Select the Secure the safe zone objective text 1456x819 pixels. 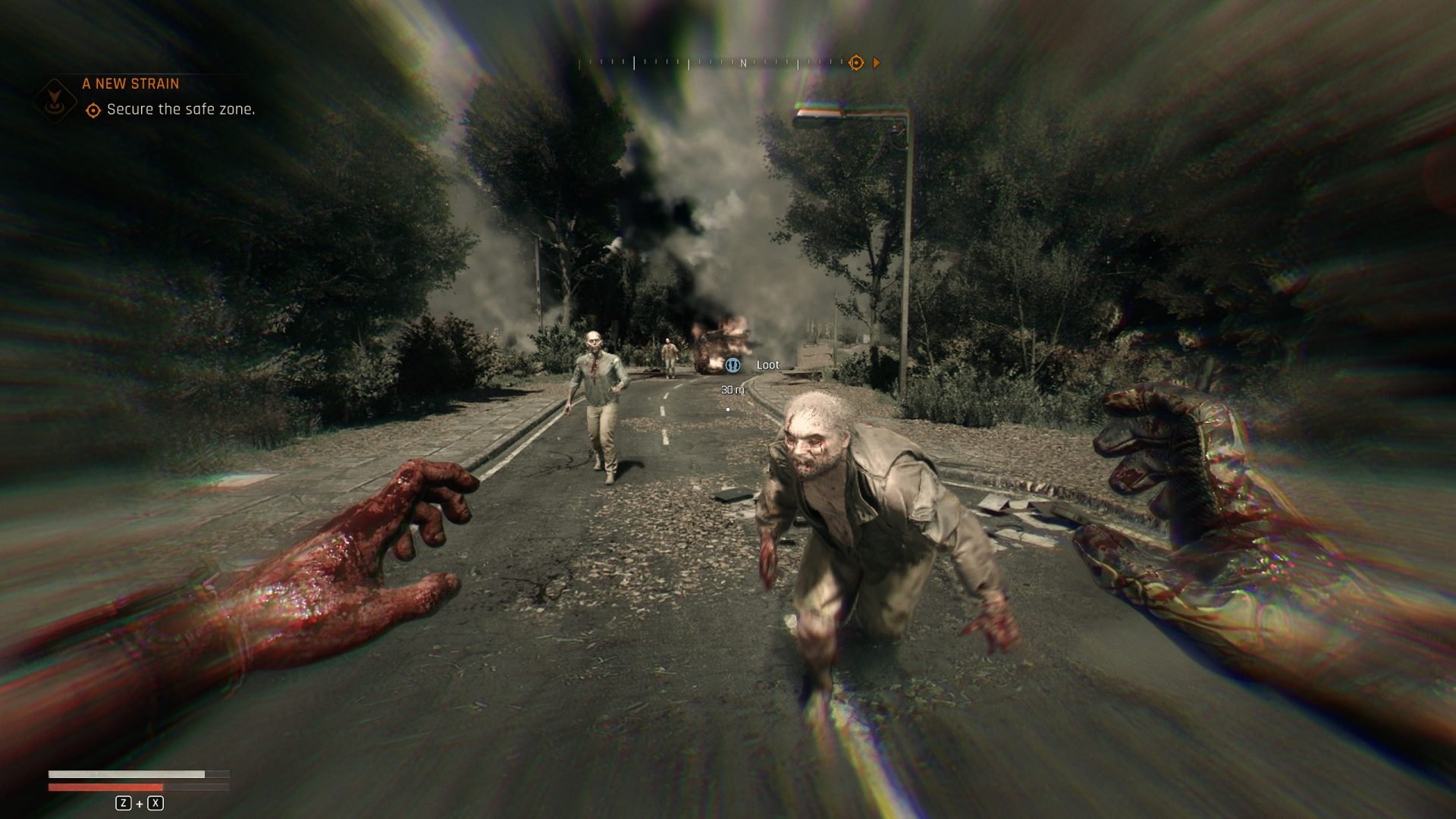click(182, 110)
